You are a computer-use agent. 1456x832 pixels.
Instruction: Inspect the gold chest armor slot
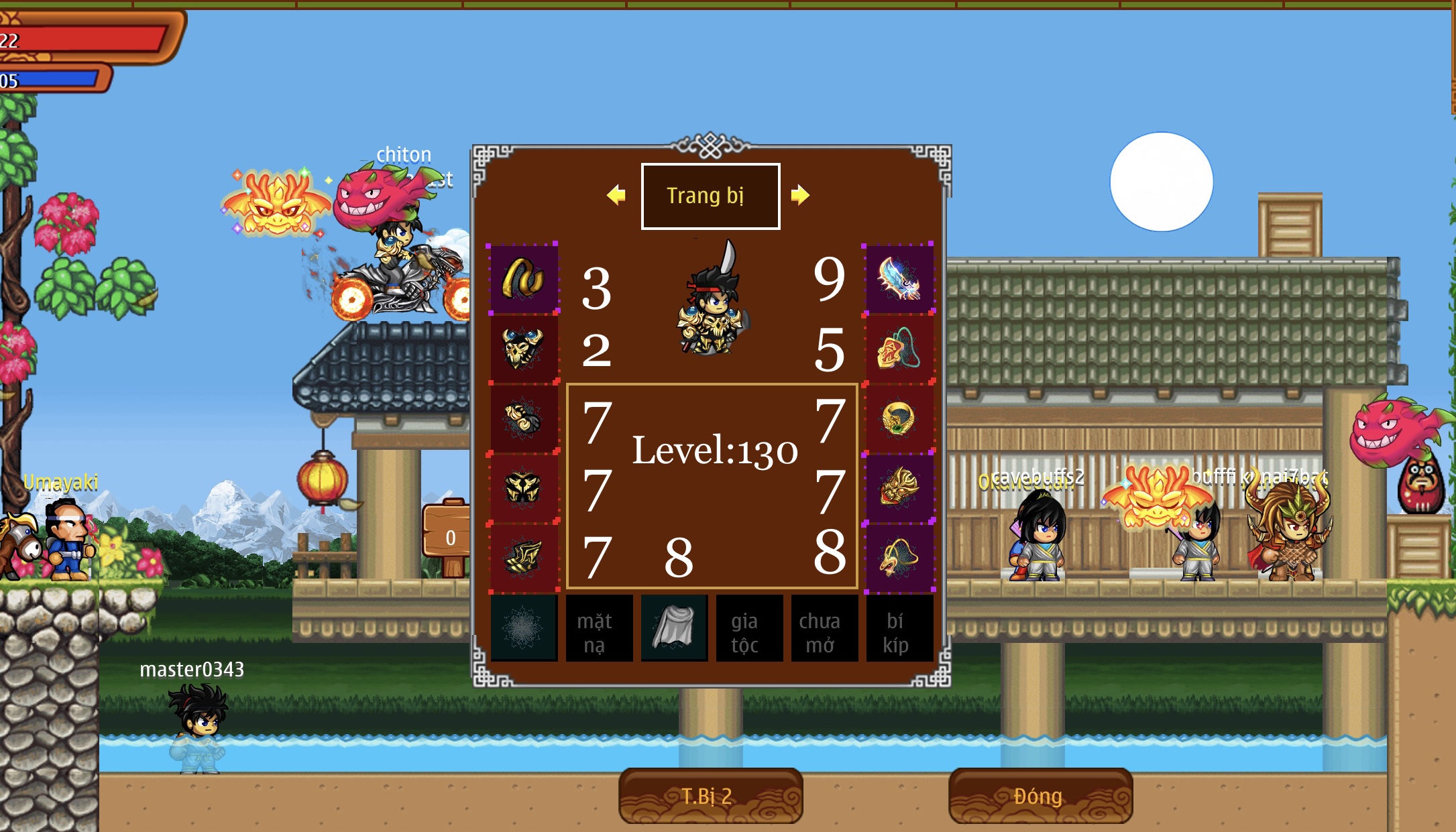(x=524, y=349)
